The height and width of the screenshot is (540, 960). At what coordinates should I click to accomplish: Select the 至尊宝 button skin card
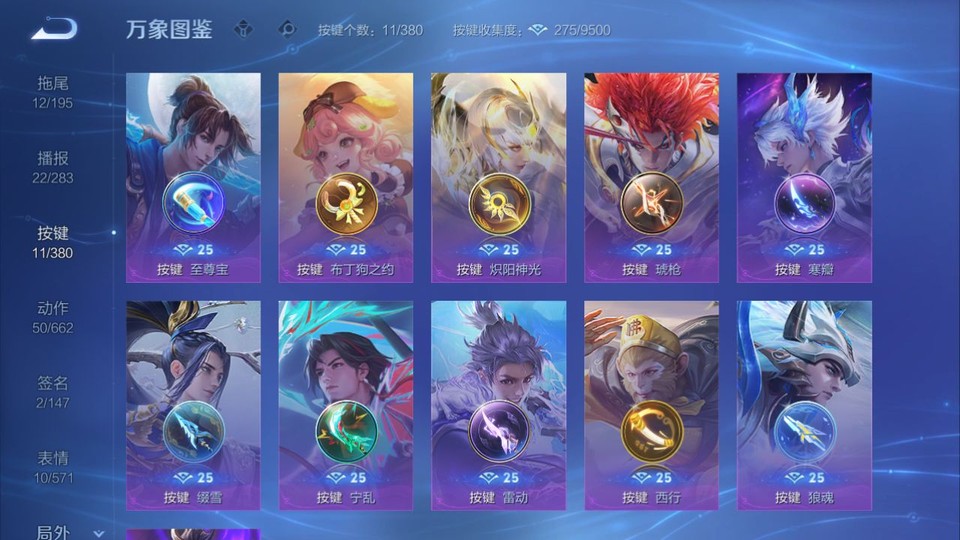pos(193,178)
